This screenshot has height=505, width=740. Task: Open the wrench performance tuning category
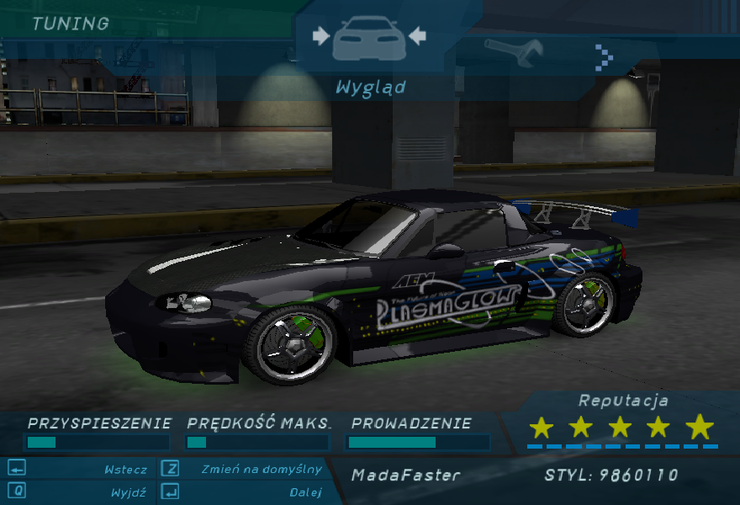(x=513, y=50)
